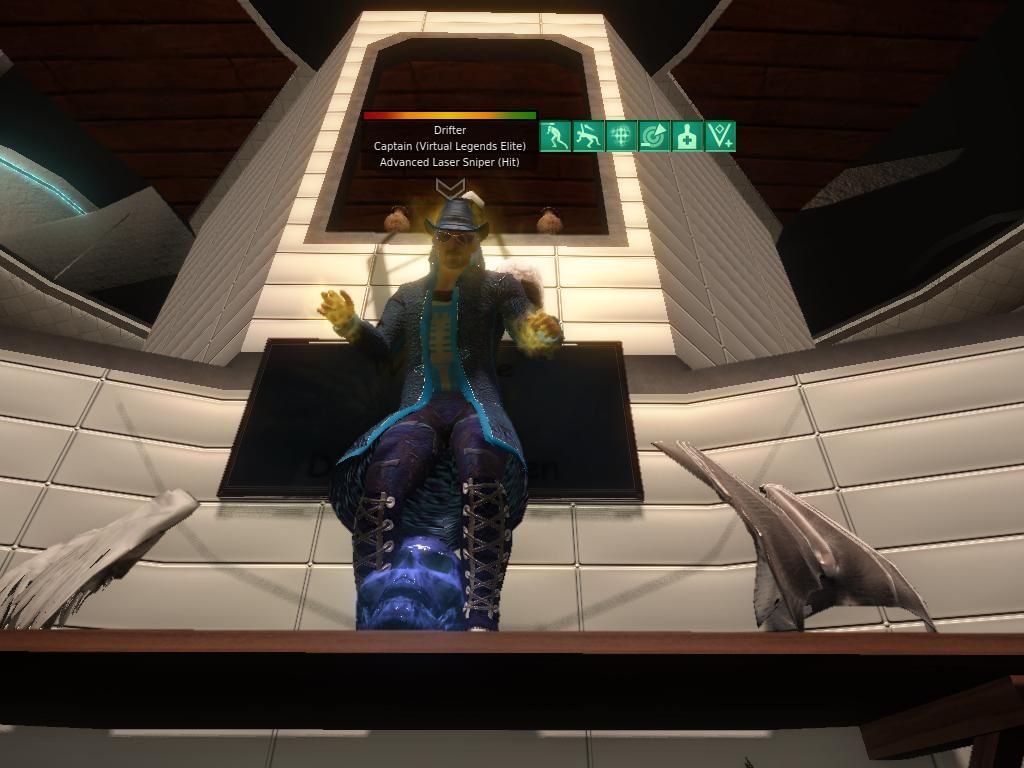Screen dimensions: 1024x768
Task: Click the Drifter nameplate label
Action: (450, 130)
